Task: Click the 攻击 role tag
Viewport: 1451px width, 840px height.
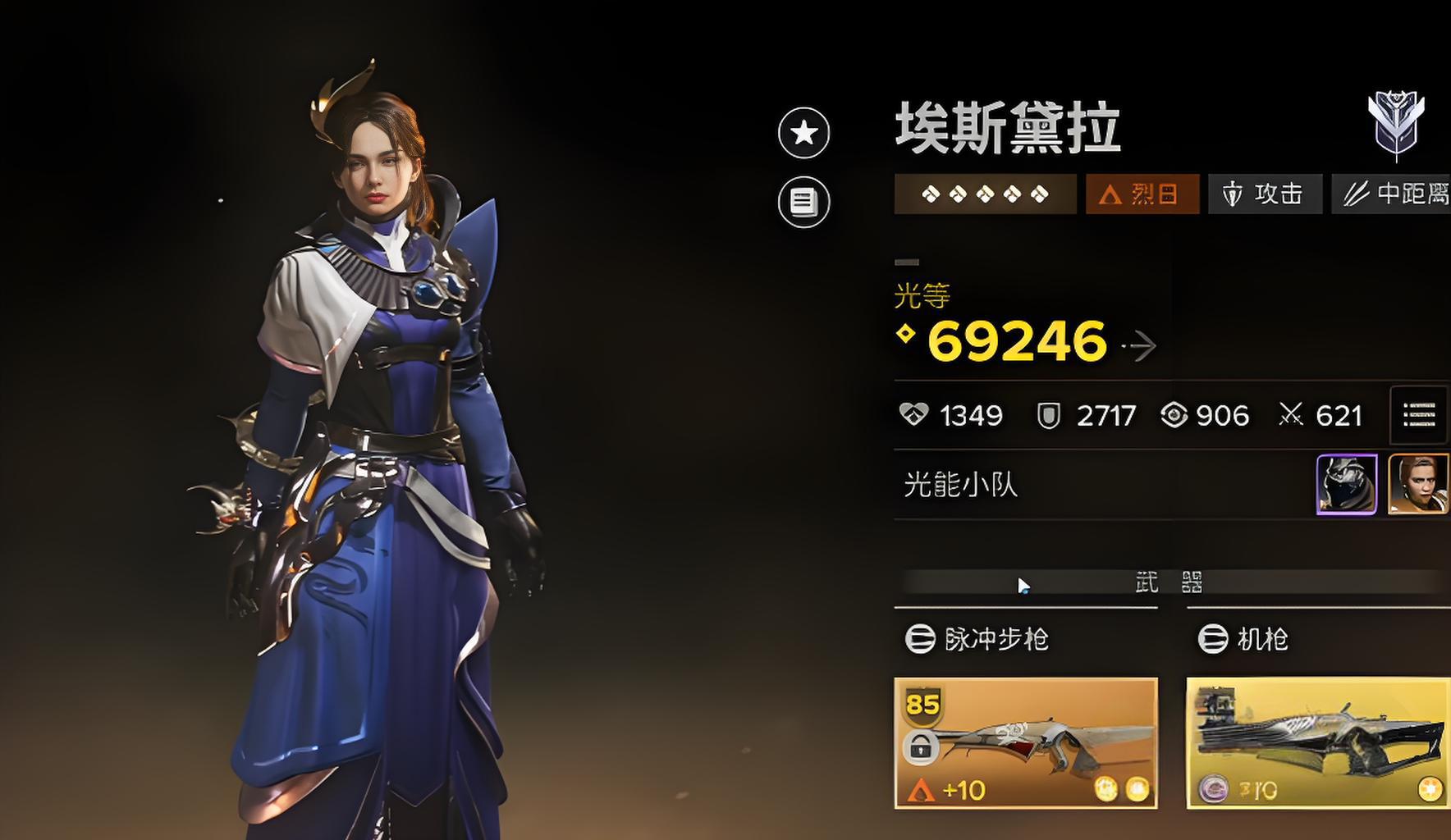Action: click(x=1265, y=194)
